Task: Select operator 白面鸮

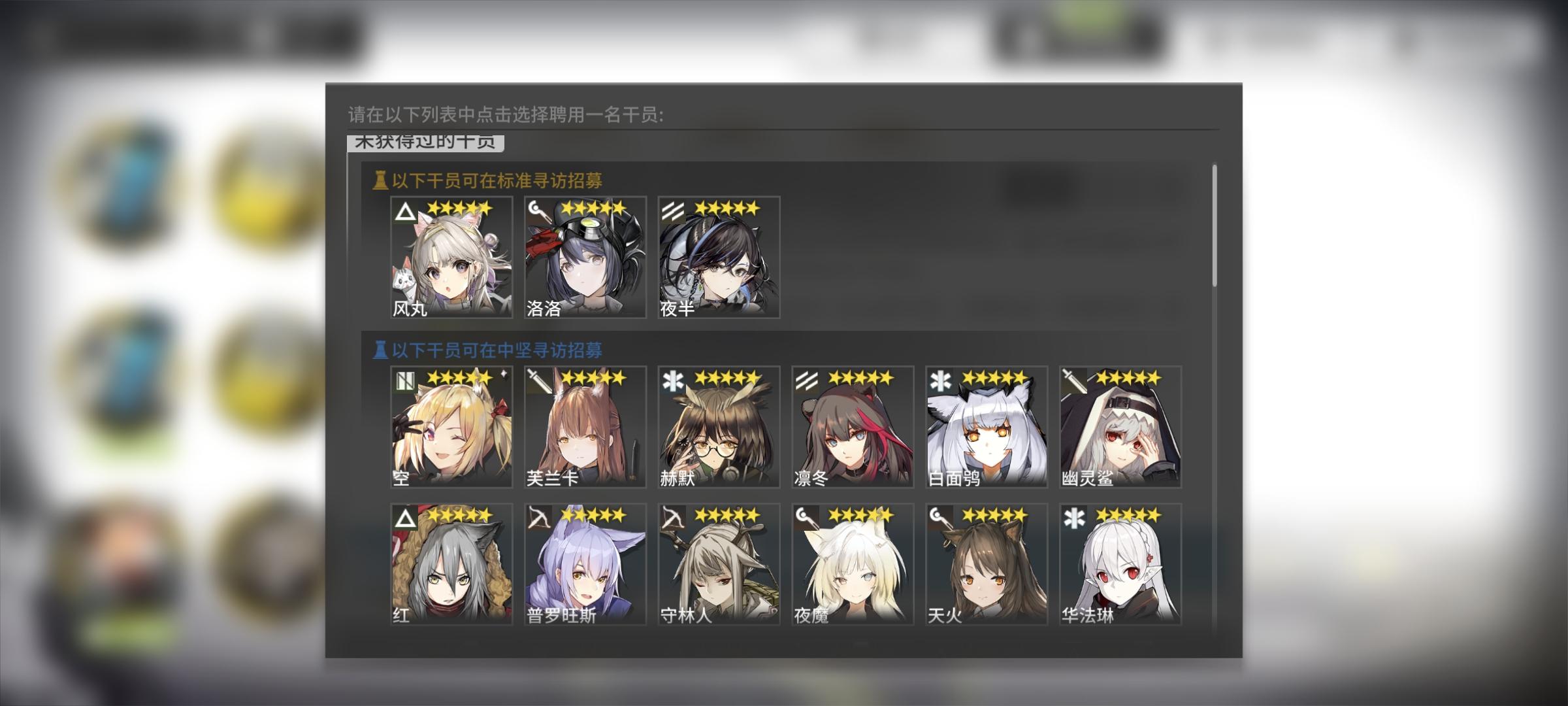Action: (x=987, y=428)
